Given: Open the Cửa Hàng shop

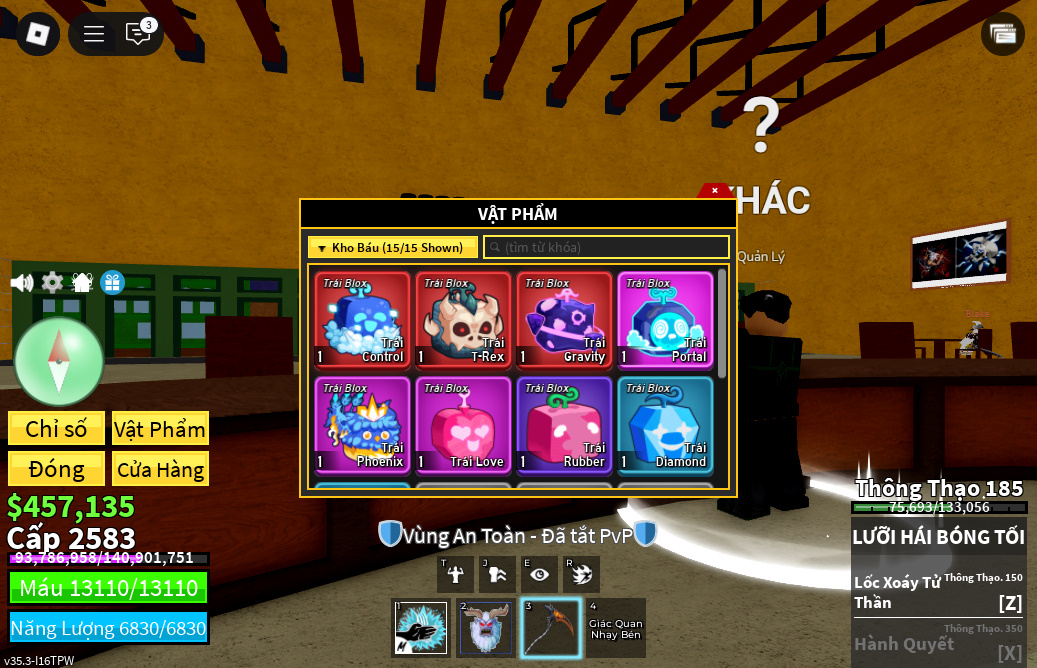Looking at the screenshot, I should [x=160, y=469].
